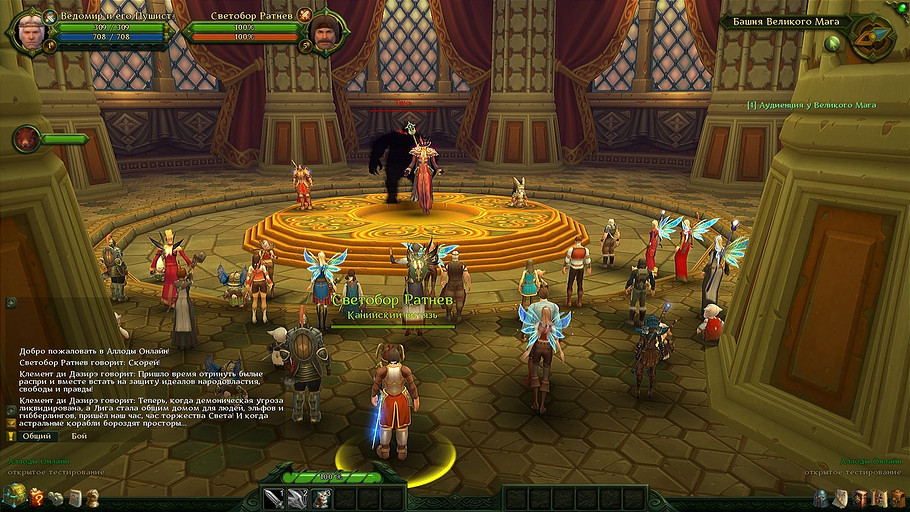Open the bronze bust statue icon
Image resolution: width=910 pixels, height=512 pixels.
pos(92,496)
